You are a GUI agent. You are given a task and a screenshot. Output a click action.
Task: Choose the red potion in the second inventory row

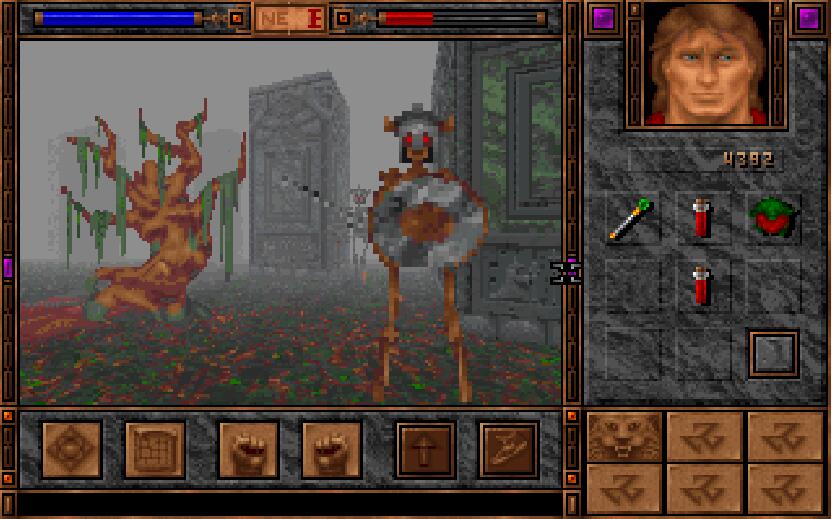tap(701, 284)
